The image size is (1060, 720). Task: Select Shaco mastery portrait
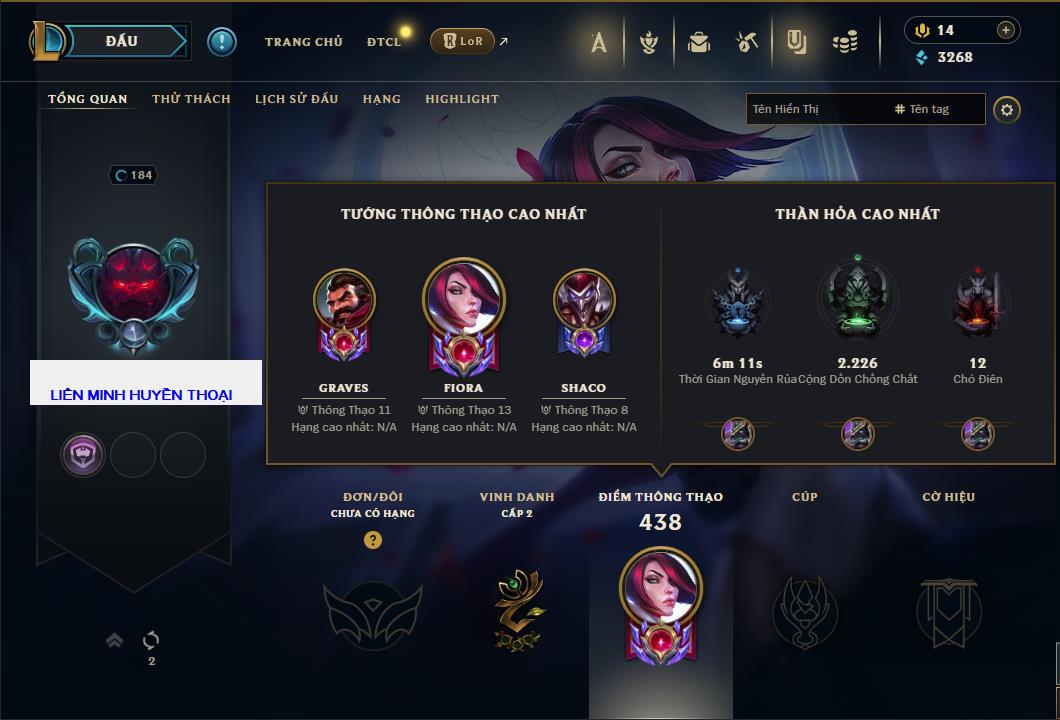pyautogui.click(x=583, y=300)
